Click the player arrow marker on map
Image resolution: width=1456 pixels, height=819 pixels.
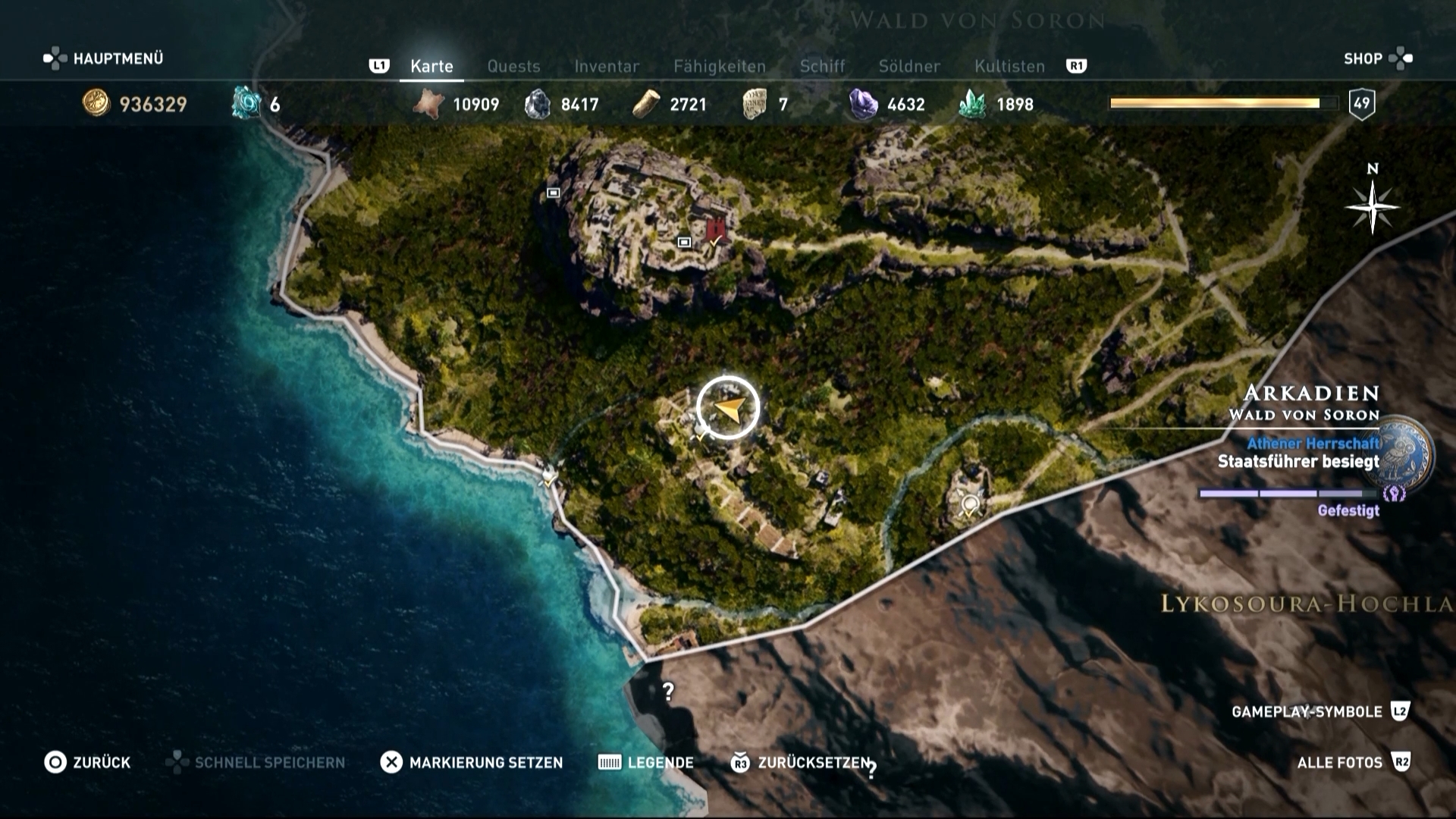point(728,408)
